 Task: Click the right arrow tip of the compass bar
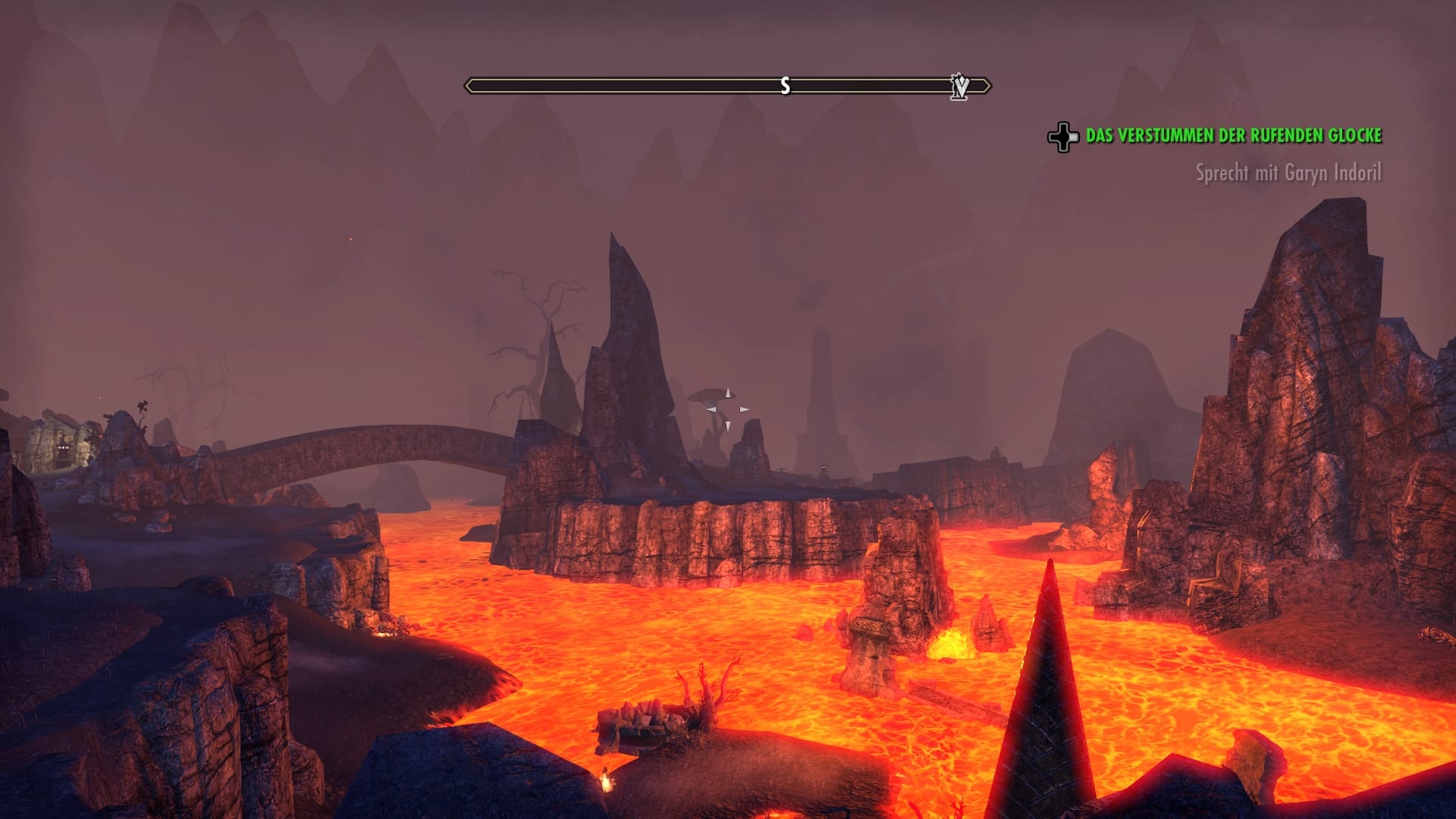988,86
